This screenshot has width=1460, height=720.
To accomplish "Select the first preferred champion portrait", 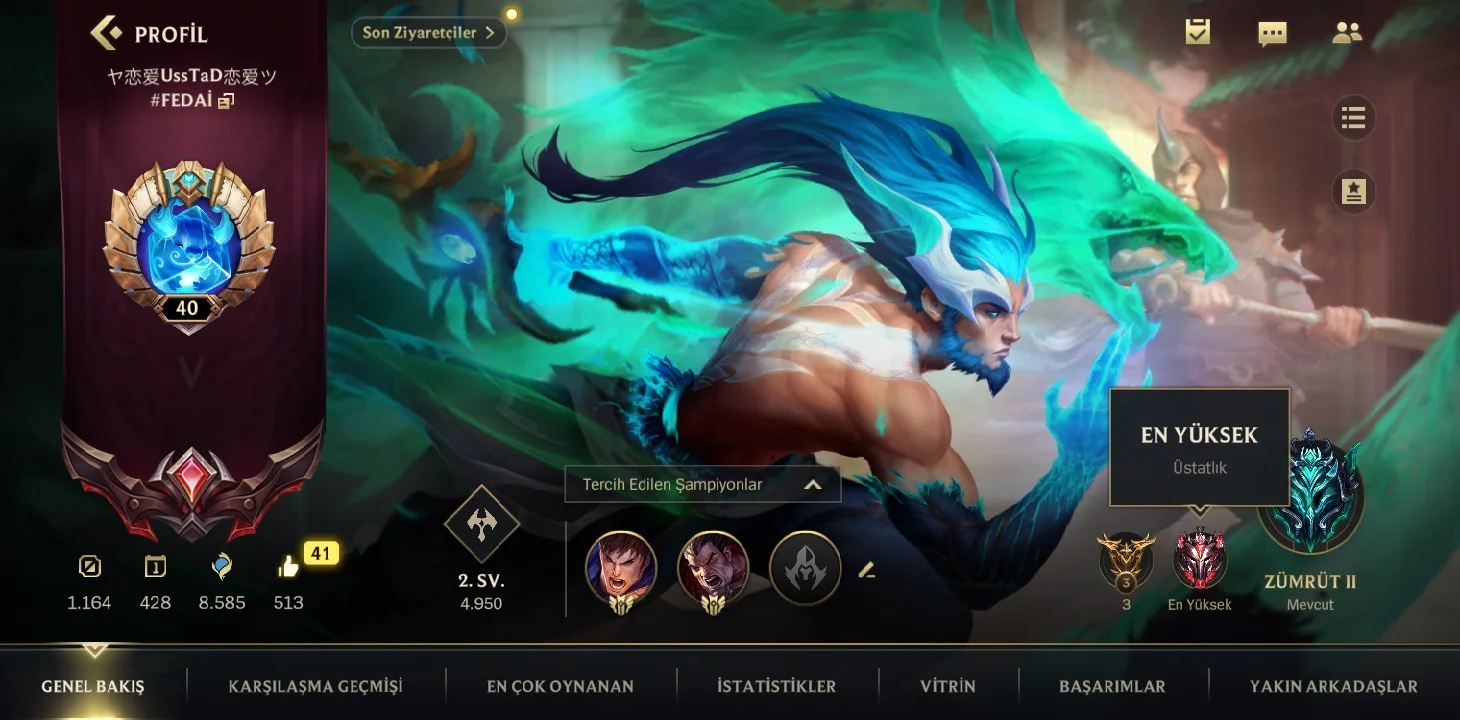I will 621,567.
